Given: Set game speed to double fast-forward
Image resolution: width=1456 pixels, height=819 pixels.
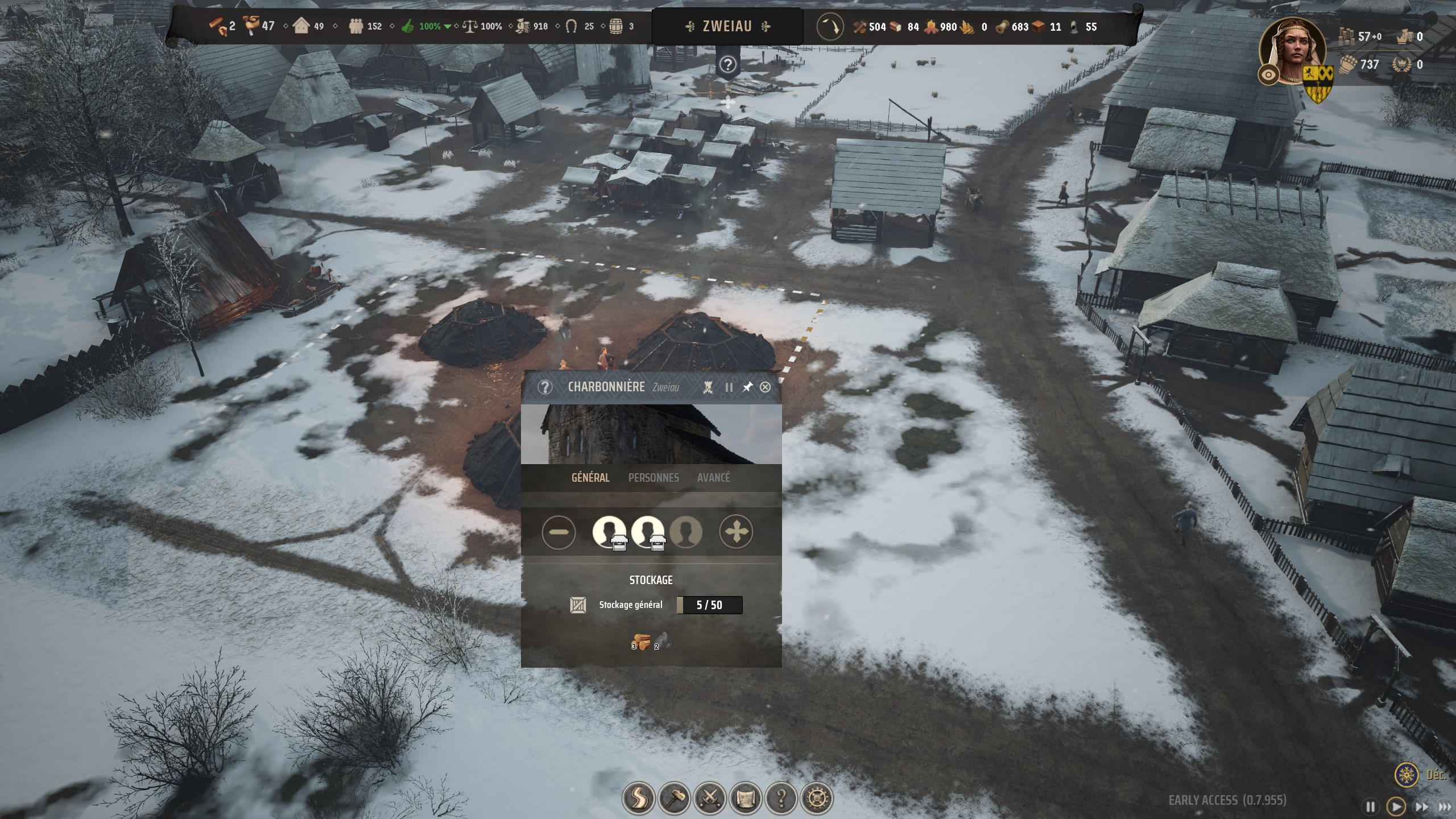Looking at the screenshot, I should (1422, 806).
